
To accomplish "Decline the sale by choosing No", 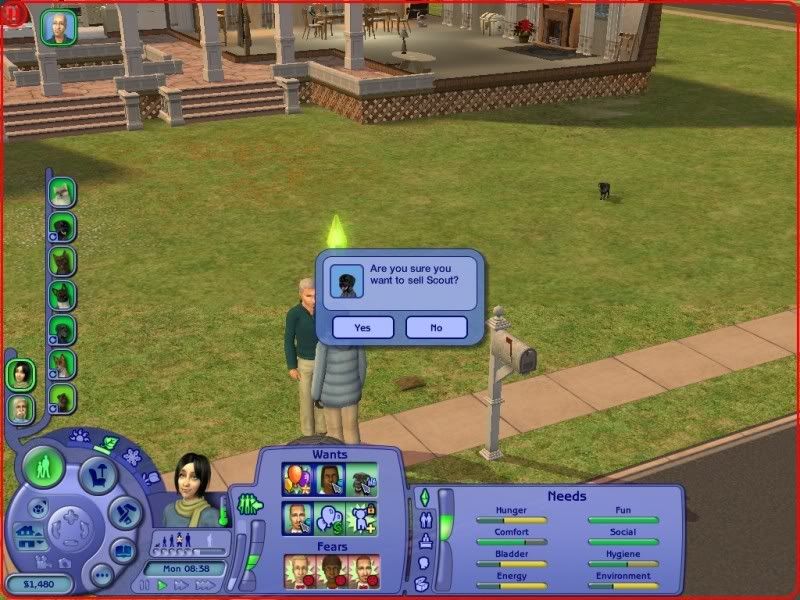I will [436, 327].
